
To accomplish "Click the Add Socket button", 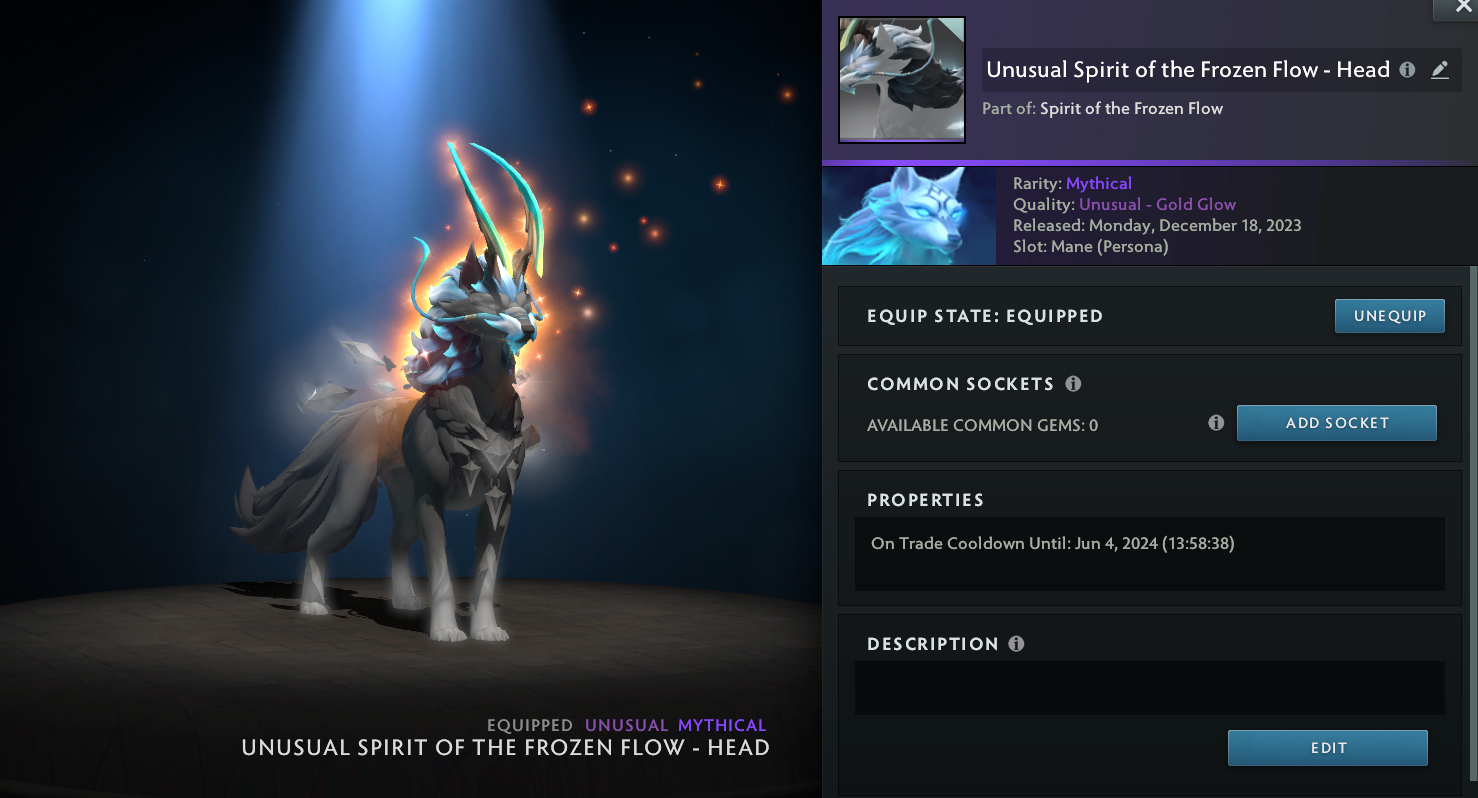I will tap(1336, 423).
